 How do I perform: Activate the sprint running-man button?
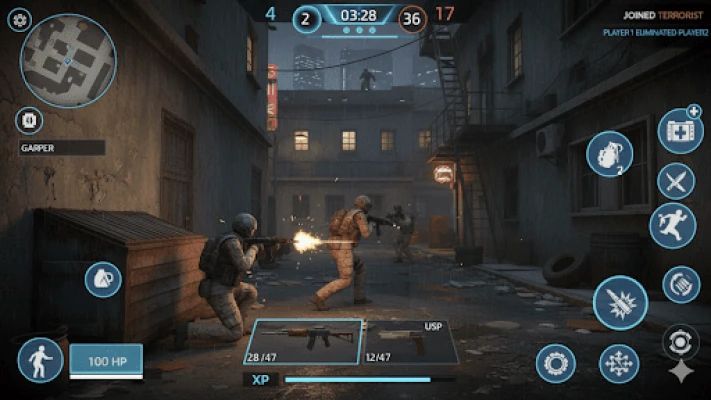tap(672, 226)
